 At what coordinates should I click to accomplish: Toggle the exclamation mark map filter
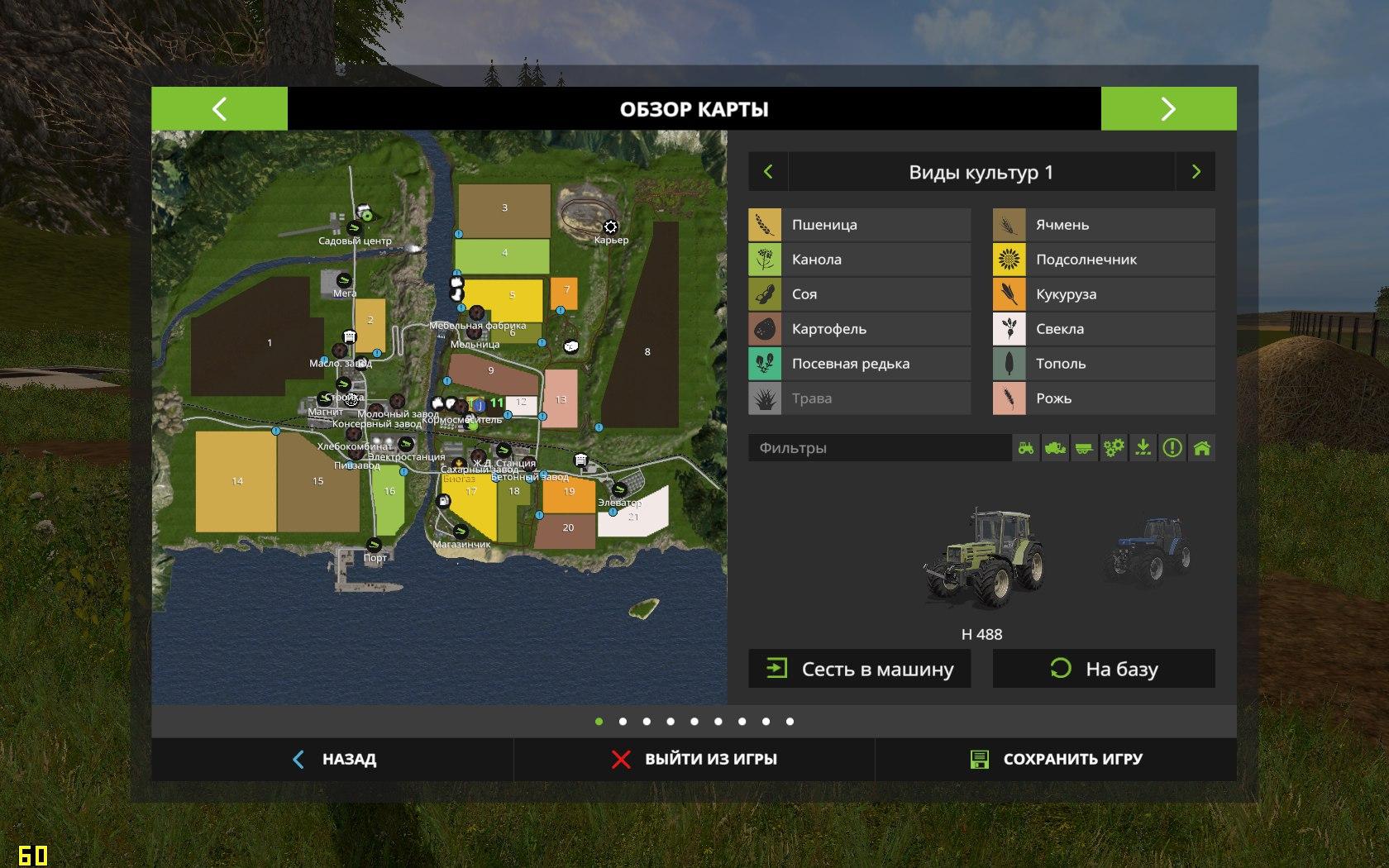click(x=1172, y=448)
